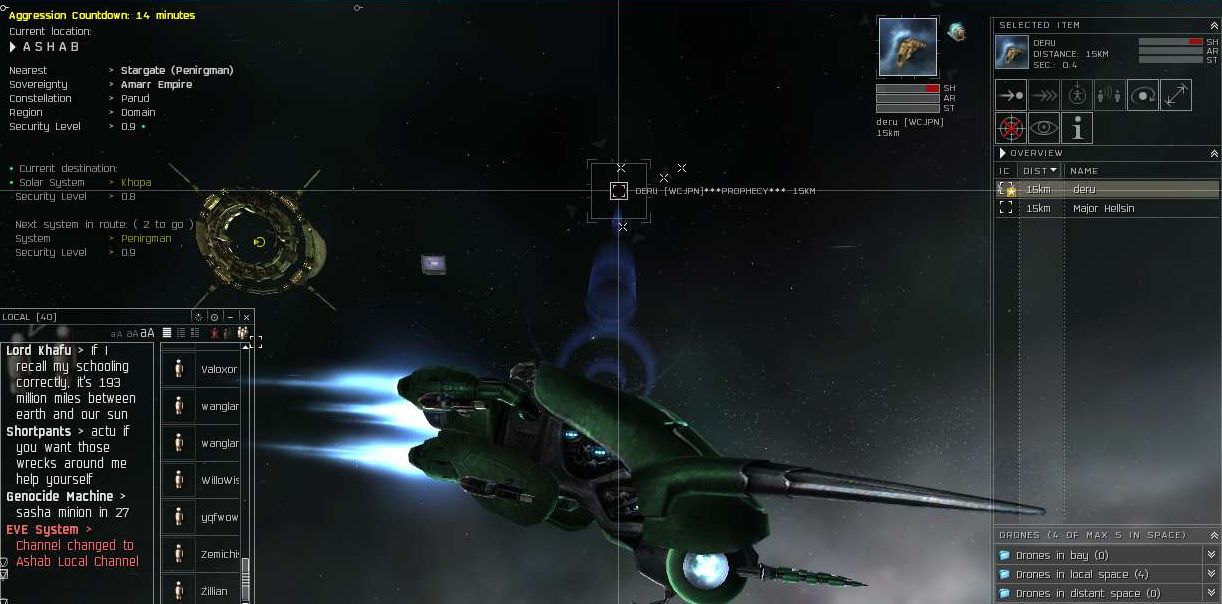The height and width of the screenshot is (604, 1222).
Task: Select Zillian in the Local member list
Action: click(x=213, y=591)
